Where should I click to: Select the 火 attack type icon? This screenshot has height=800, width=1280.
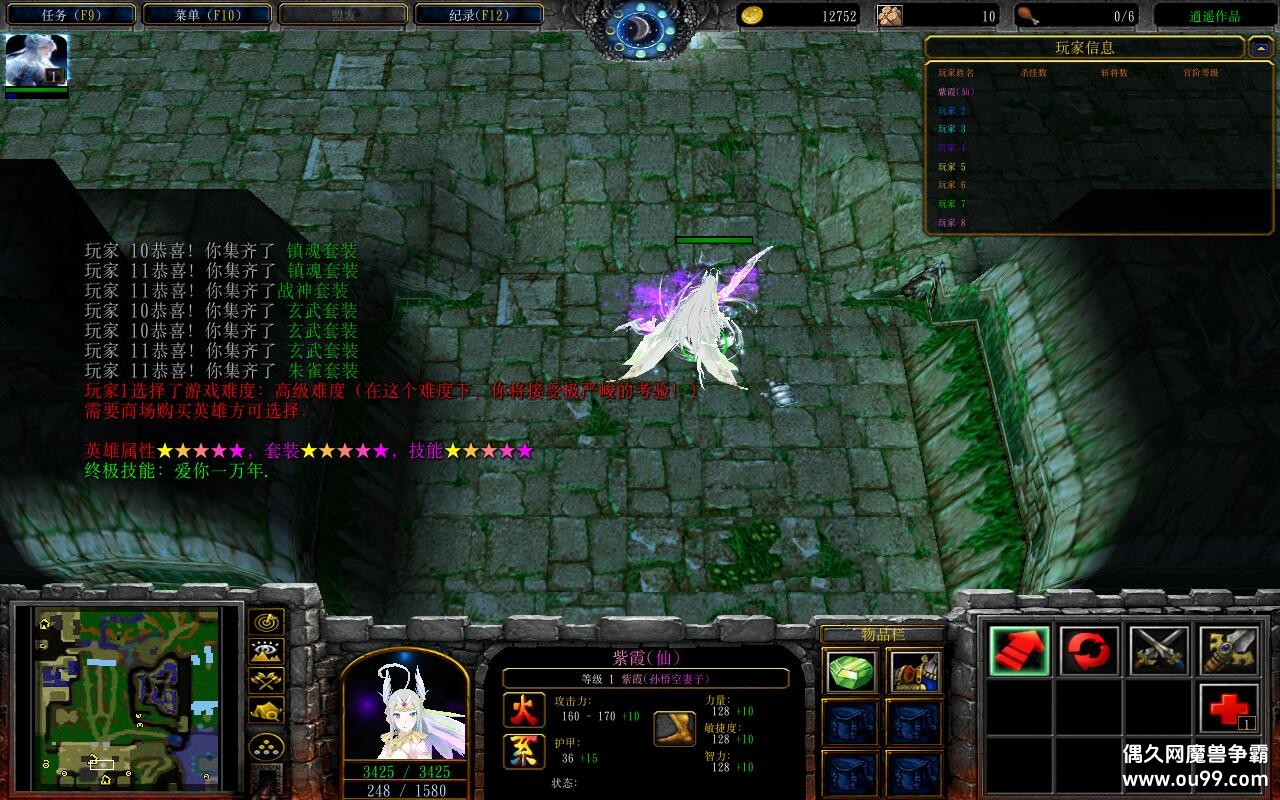point(524,709)
